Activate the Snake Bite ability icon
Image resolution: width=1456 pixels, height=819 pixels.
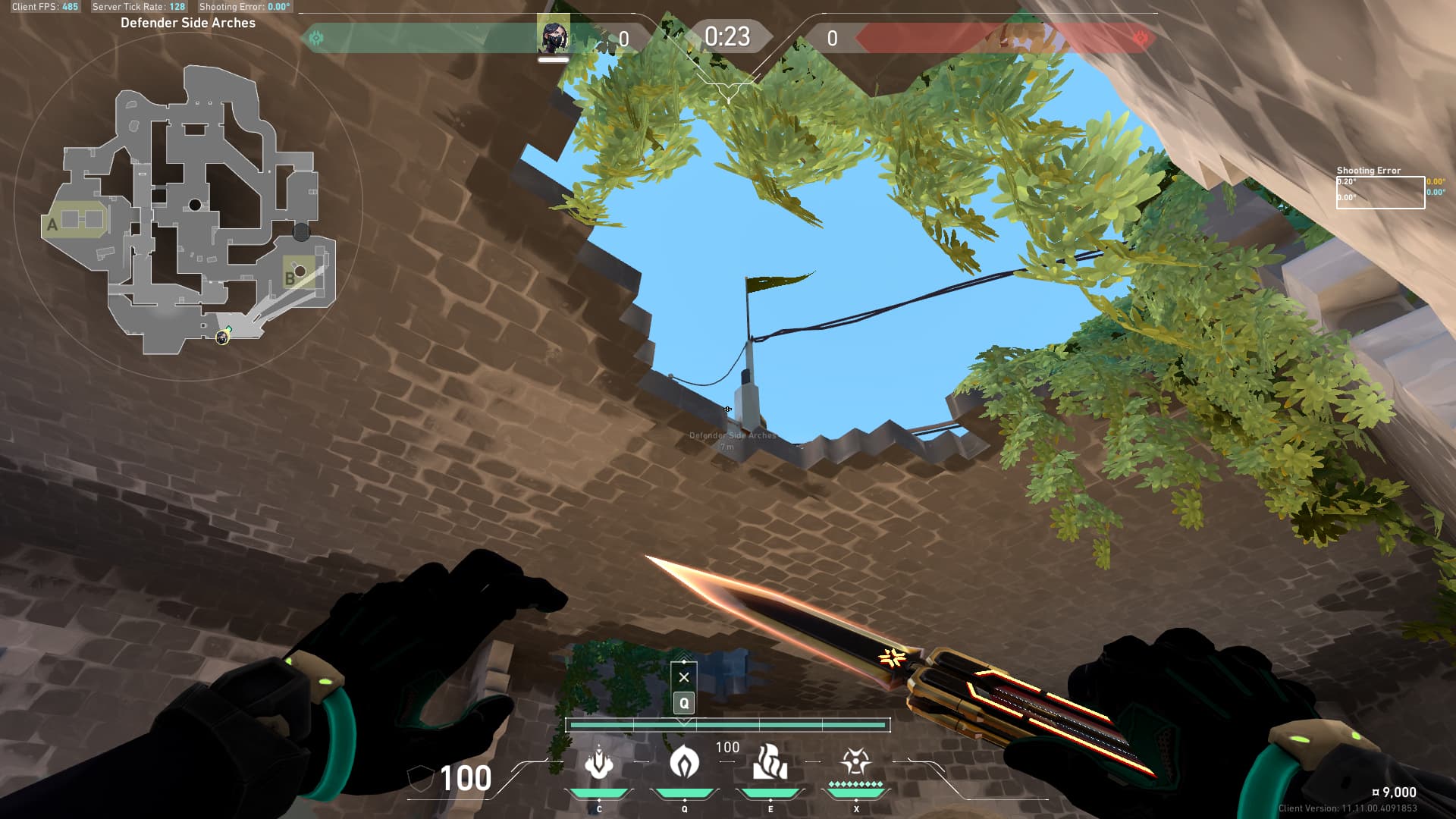tap(599, 763)
